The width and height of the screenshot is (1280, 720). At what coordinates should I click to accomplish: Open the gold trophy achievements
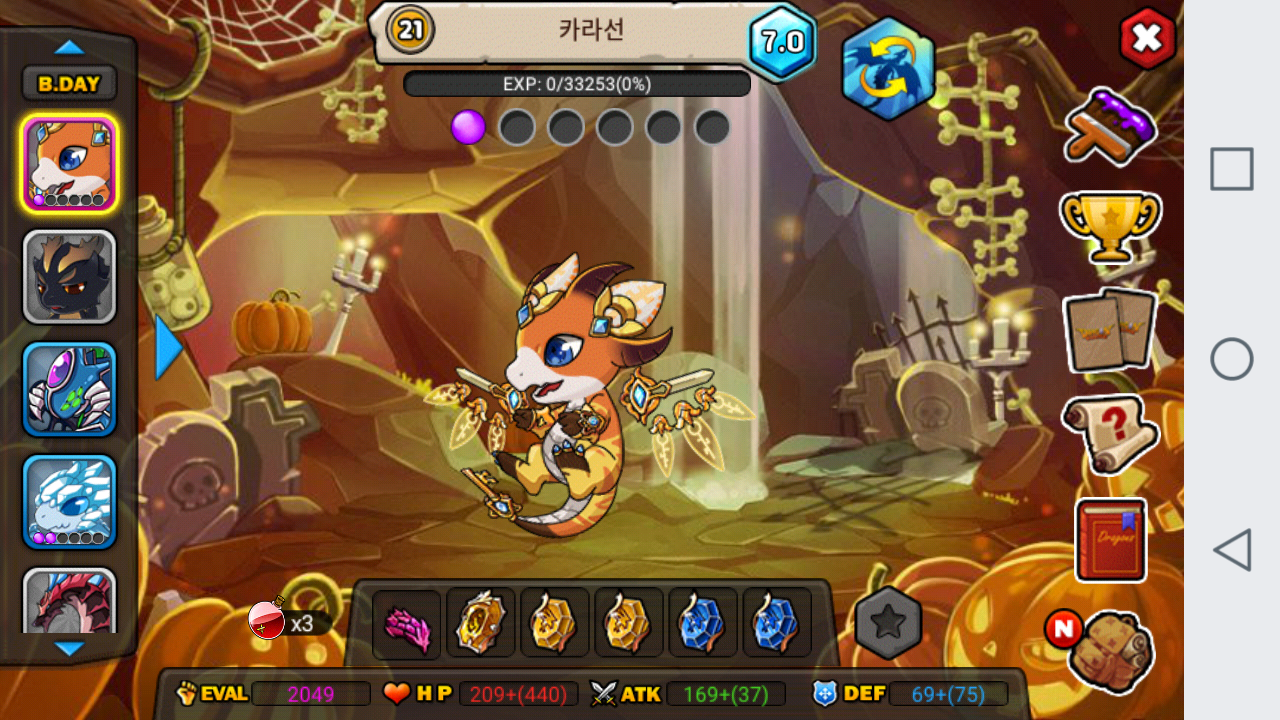tap(1110, 226)
